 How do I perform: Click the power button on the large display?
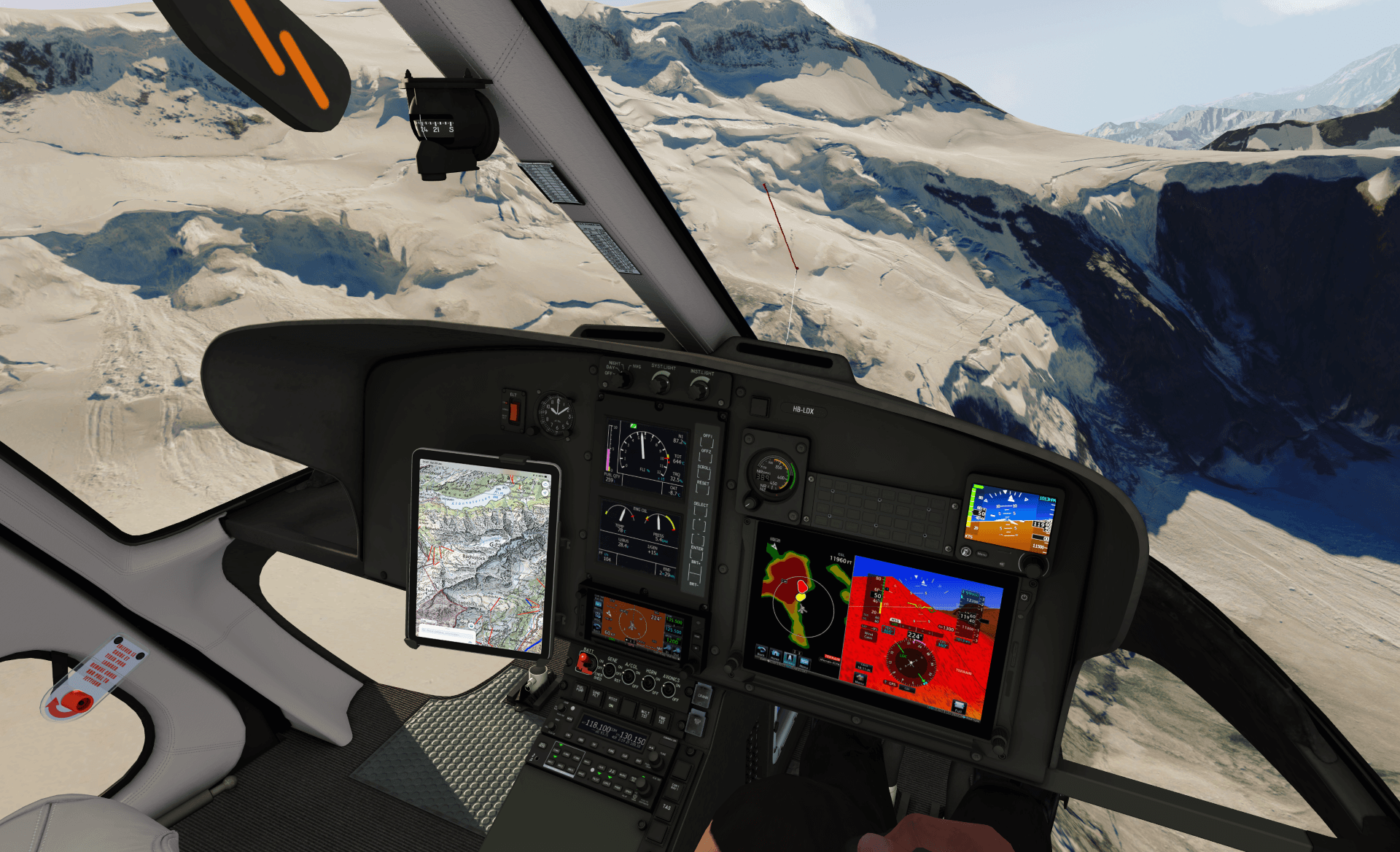point(1025,597)
